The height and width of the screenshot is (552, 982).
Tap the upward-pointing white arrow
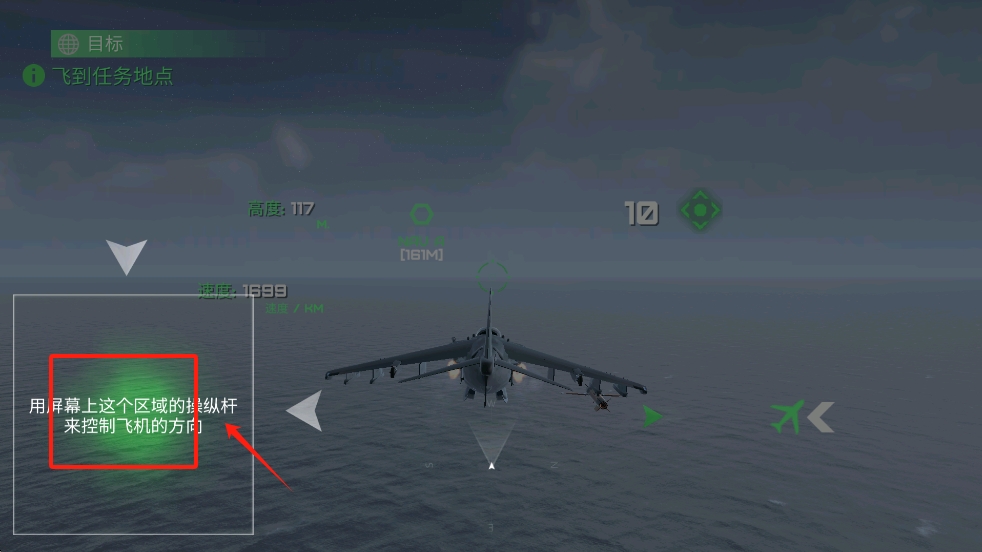[x=127, y=256]
